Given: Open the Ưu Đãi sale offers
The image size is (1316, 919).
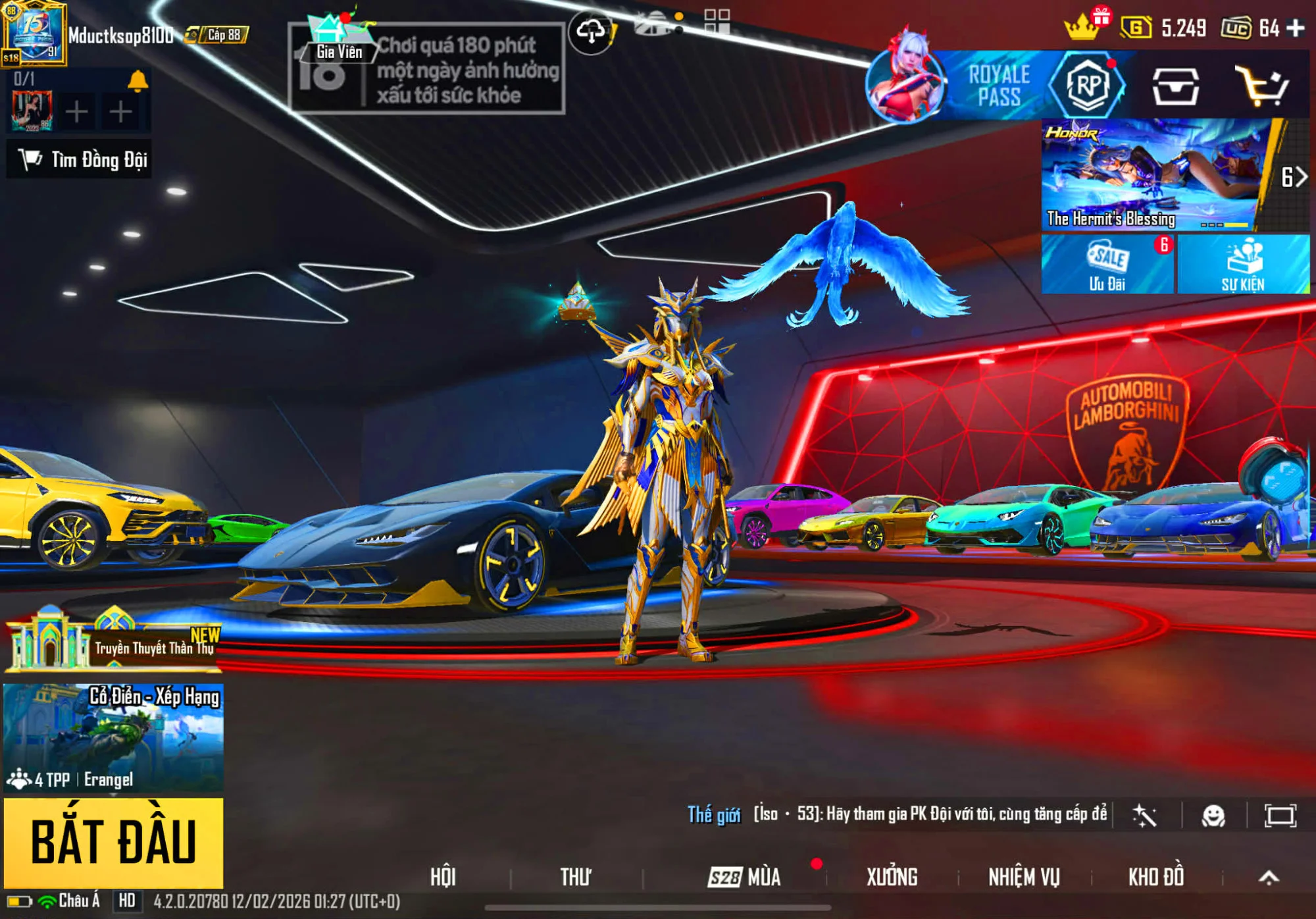Looking at the screenshot, I should point(1107,265).
